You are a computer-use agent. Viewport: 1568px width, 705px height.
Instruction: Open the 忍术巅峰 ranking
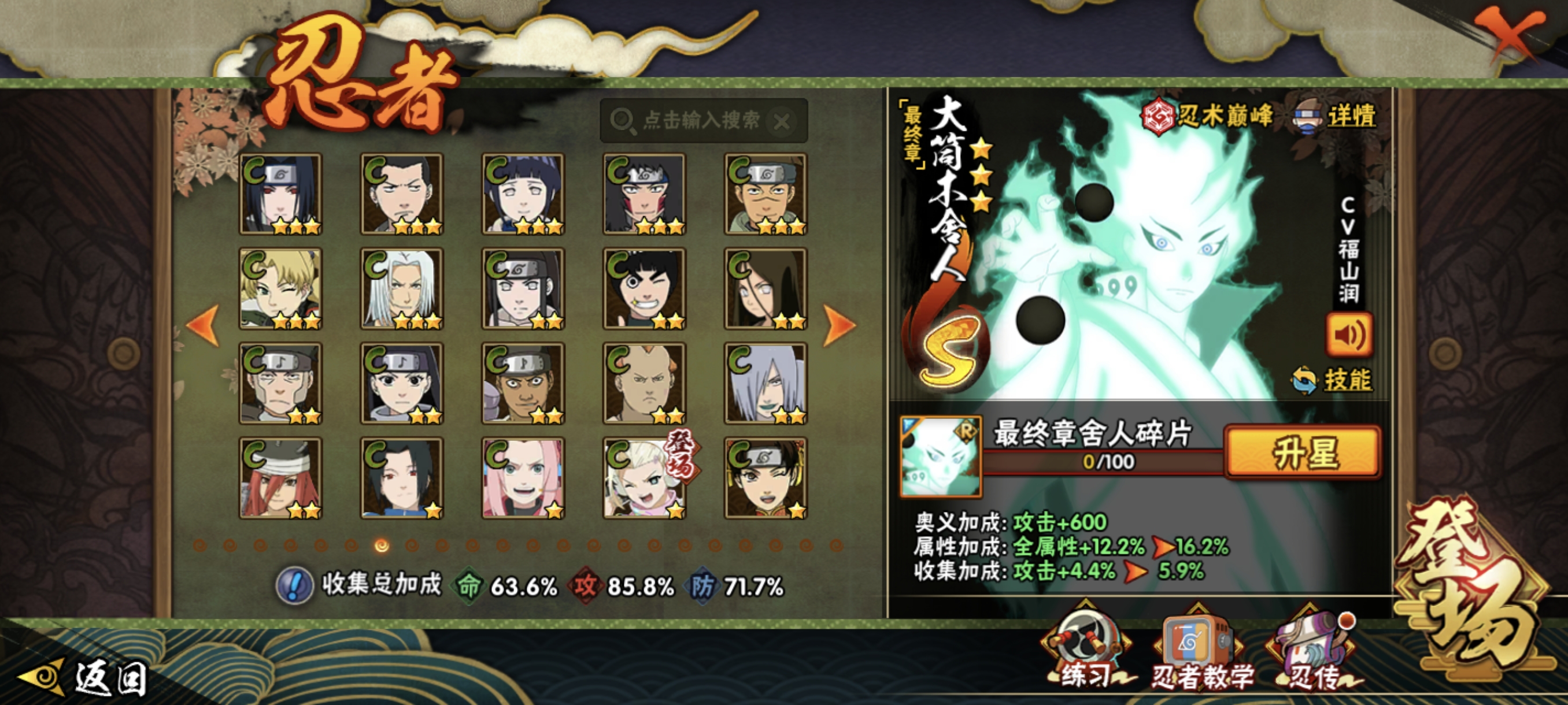coord(1207,116)
